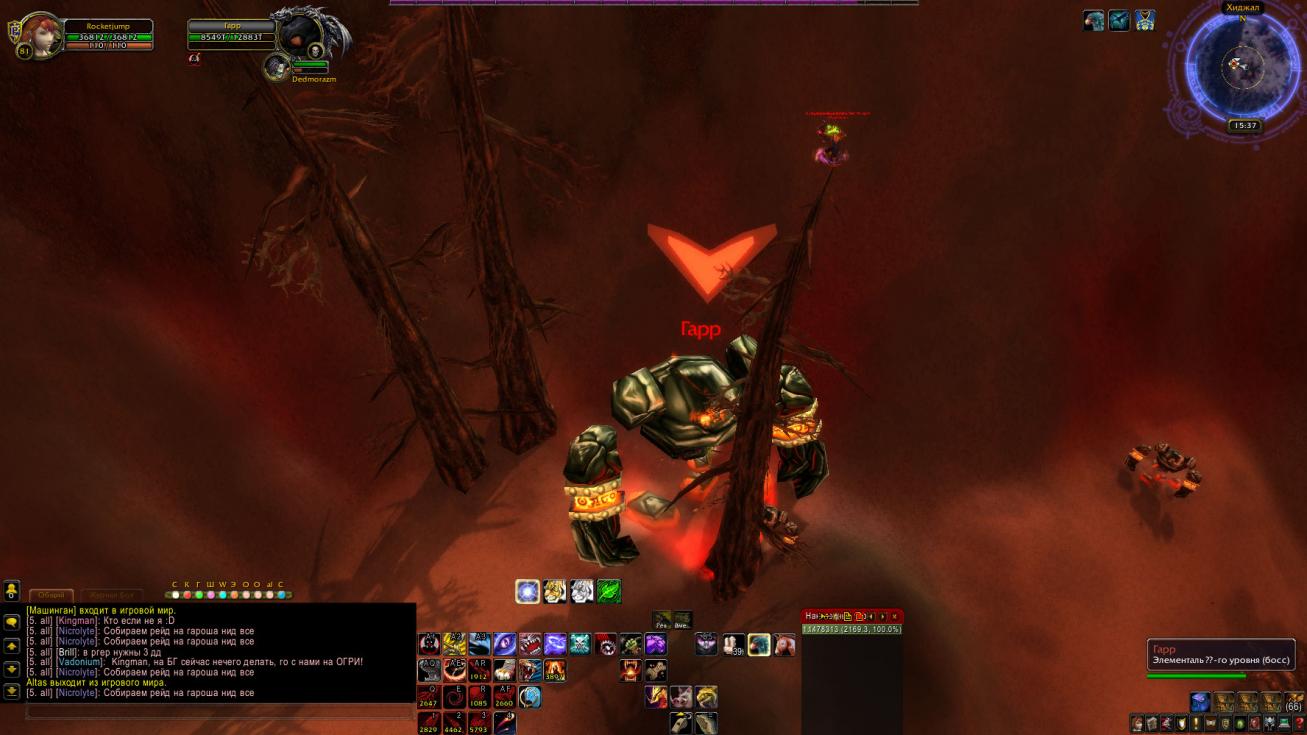Use the ability with 1912 cooldown
This screenshot has height=735, width=1307.
click(x=479, y=670)
